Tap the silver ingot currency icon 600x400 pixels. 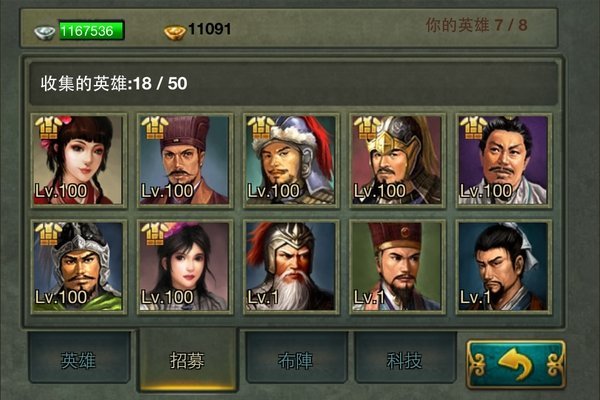pos(44,31)
